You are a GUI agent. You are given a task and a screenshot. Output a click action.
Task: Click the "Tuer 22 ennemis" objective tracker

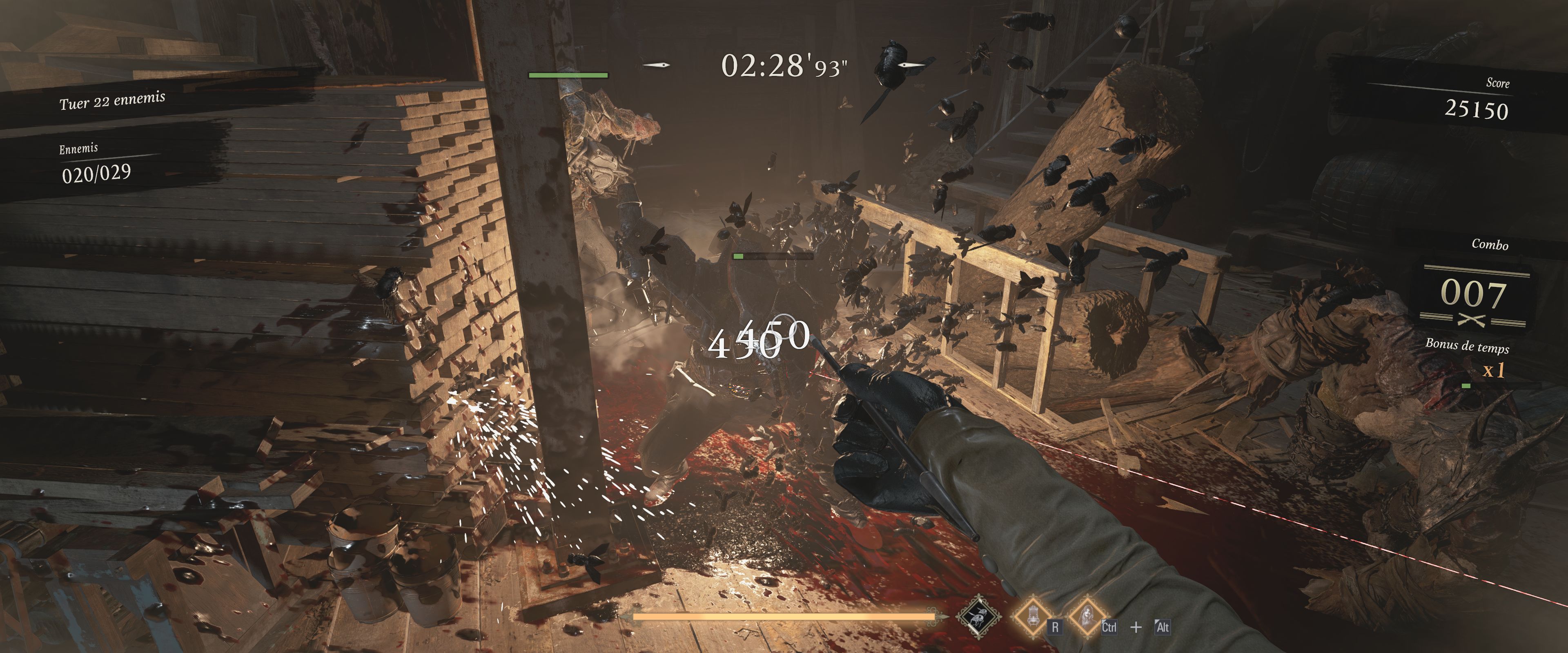click(113, 100)
